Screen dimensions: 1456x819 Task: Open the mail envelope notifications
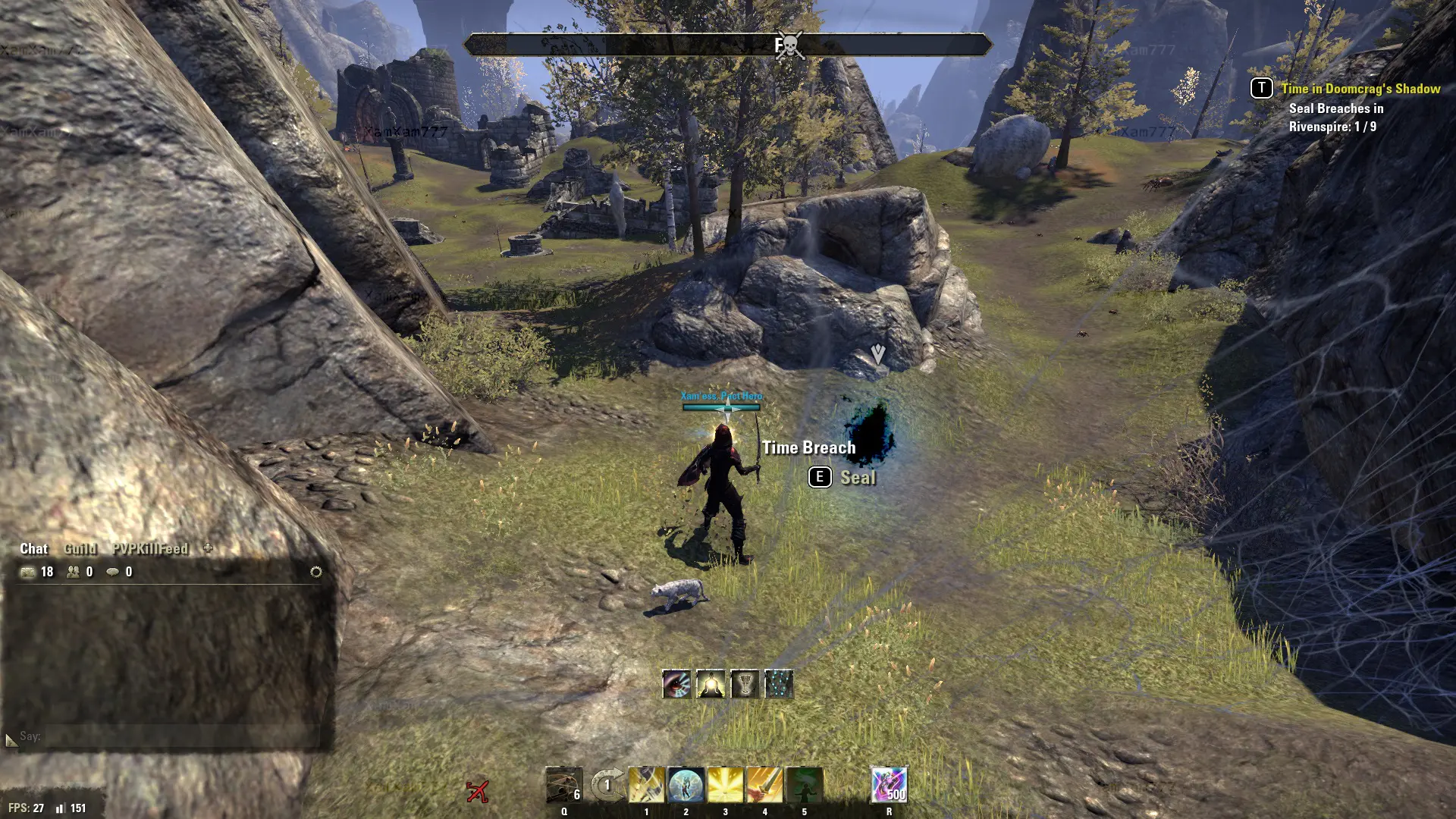pos(28,572)
